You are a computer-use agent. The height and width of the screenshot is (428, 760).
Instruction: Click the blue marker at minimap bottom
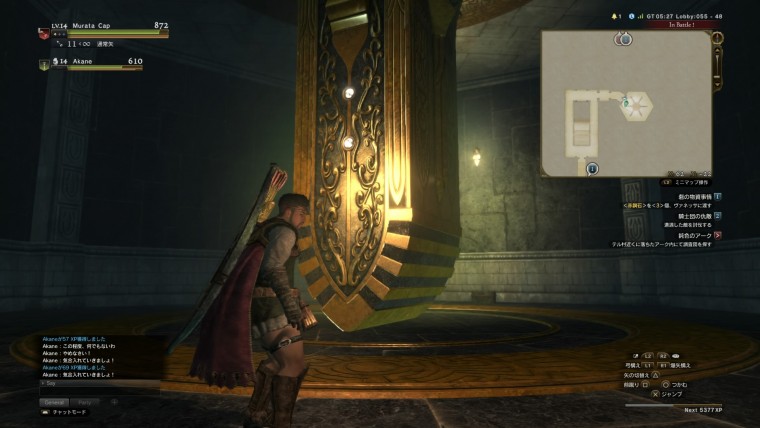(592, 169)
